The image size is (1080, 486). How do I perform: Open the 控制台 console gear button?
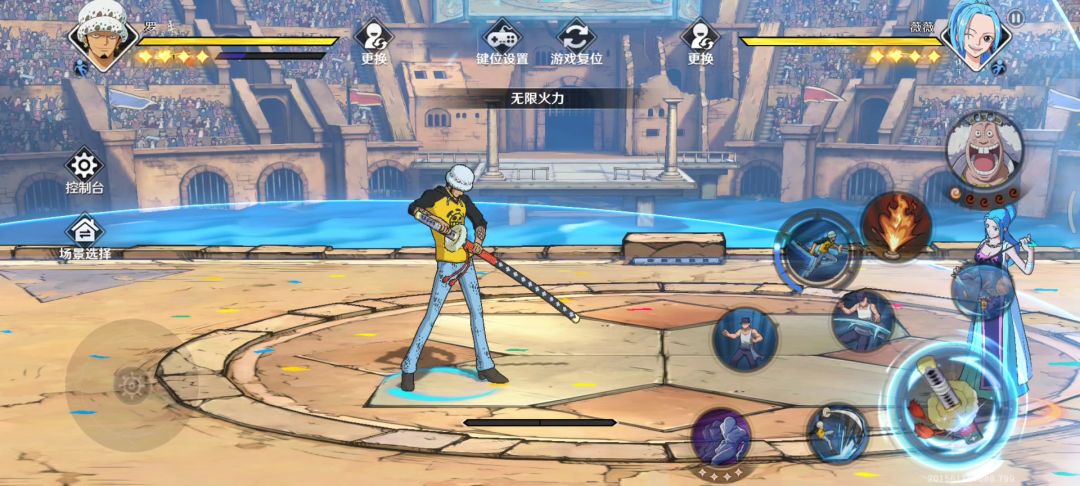84,169
